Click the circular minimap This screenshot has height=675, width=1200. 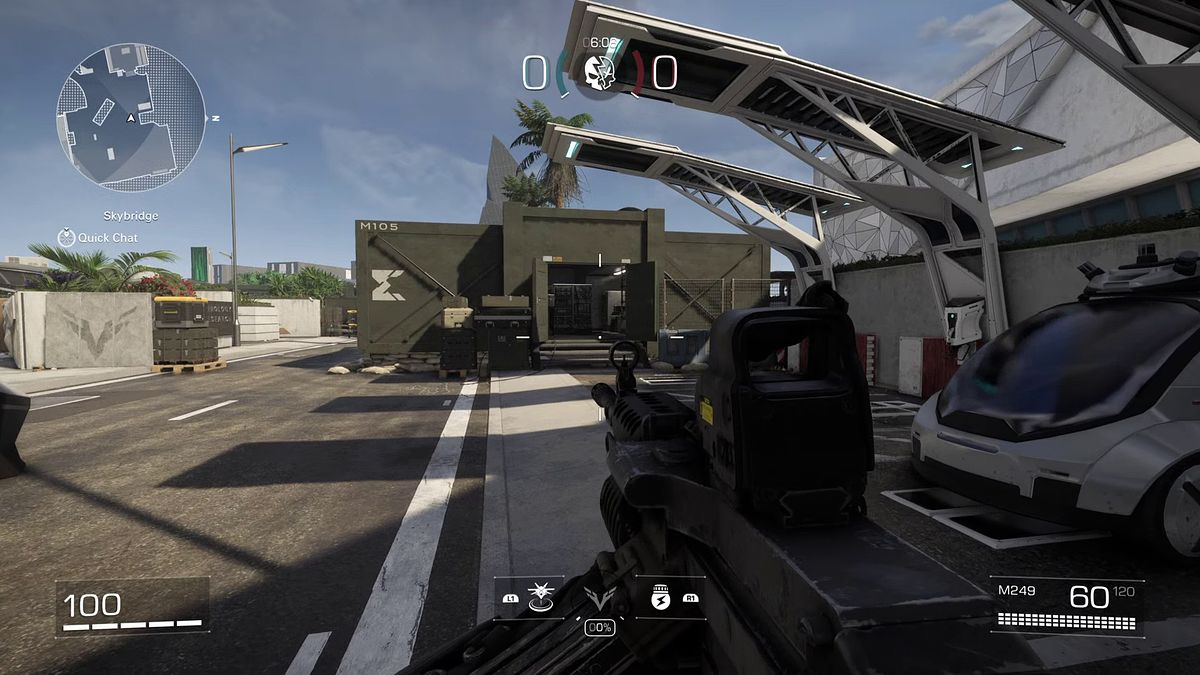[x=130, y=117]
